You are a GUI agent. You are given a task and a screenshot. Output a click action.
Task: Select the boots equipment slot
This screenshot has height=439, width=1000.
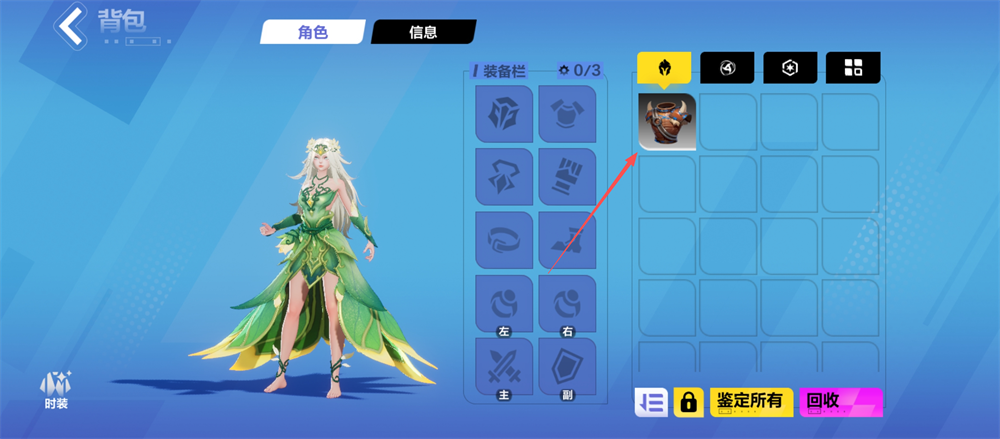pos(567,240)
